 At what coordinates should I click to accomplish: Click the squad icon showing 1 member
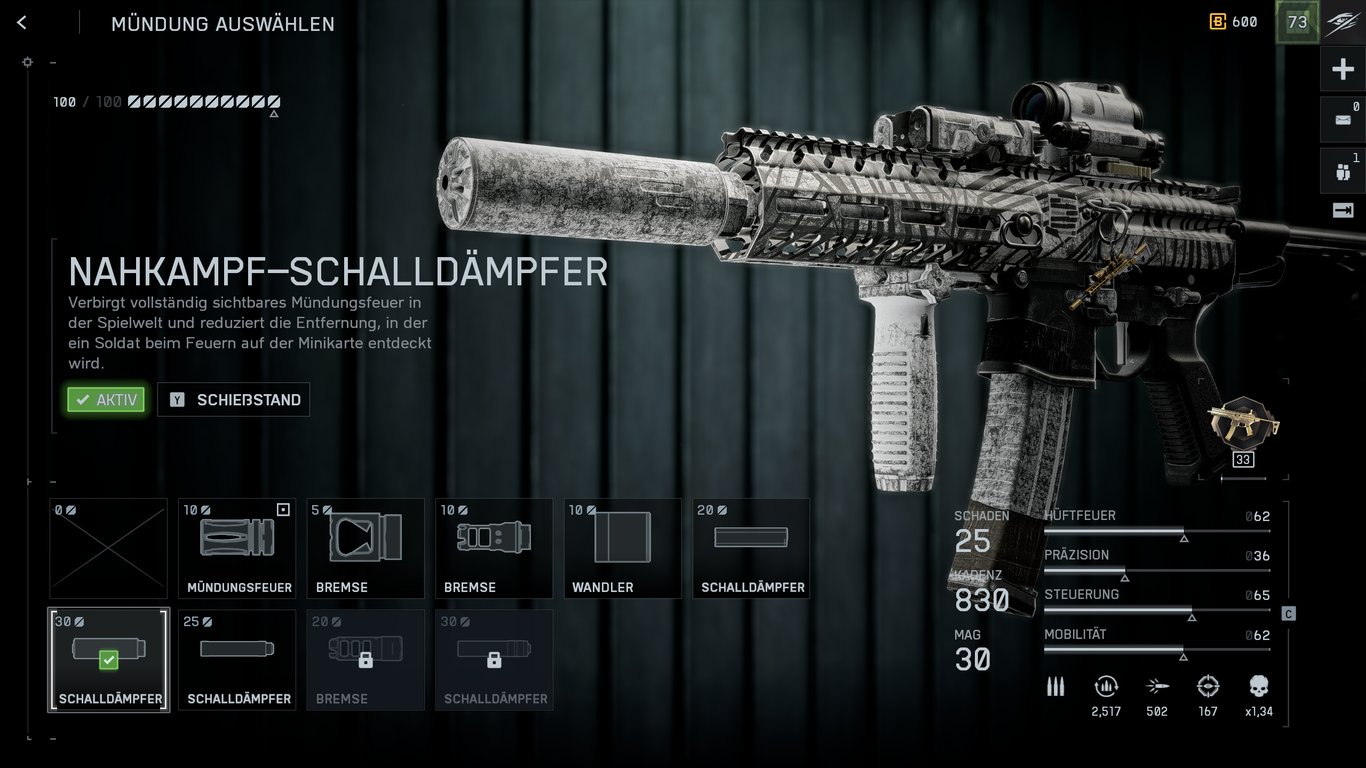(1342, 168)
